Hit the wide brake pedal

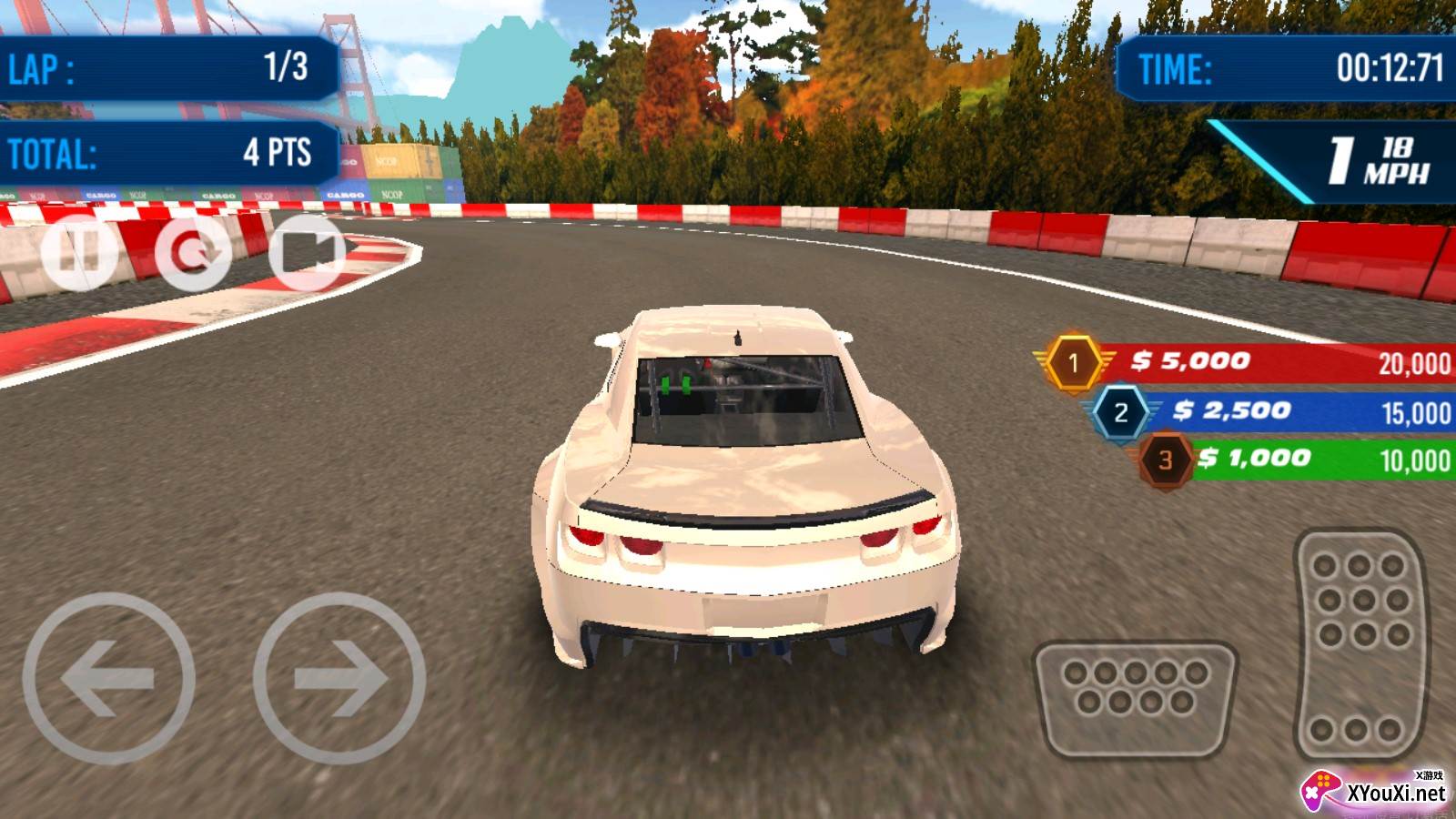(x=1136, y=699)
